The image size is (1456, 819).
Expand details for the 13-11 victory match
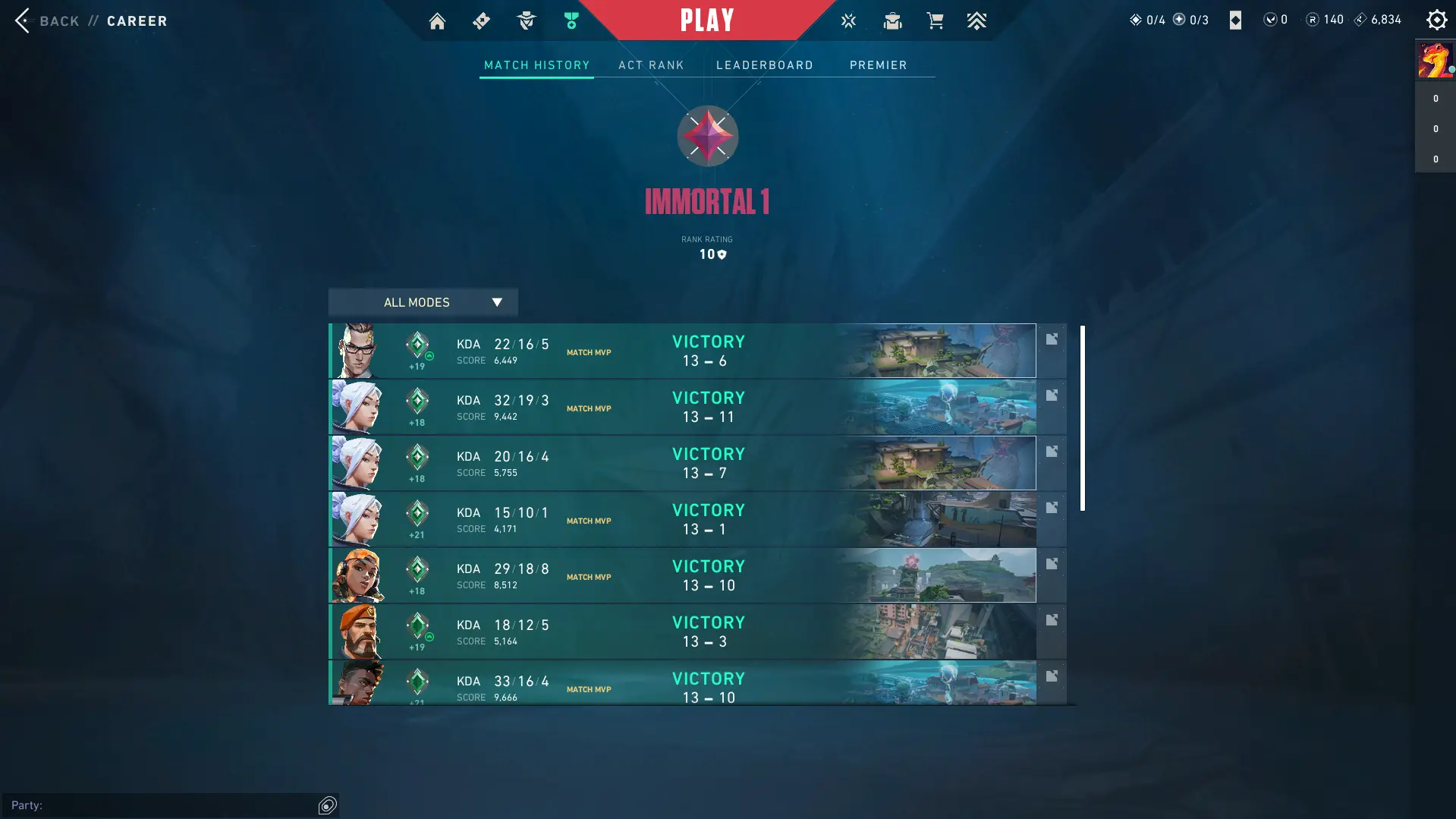(1052, 395)
